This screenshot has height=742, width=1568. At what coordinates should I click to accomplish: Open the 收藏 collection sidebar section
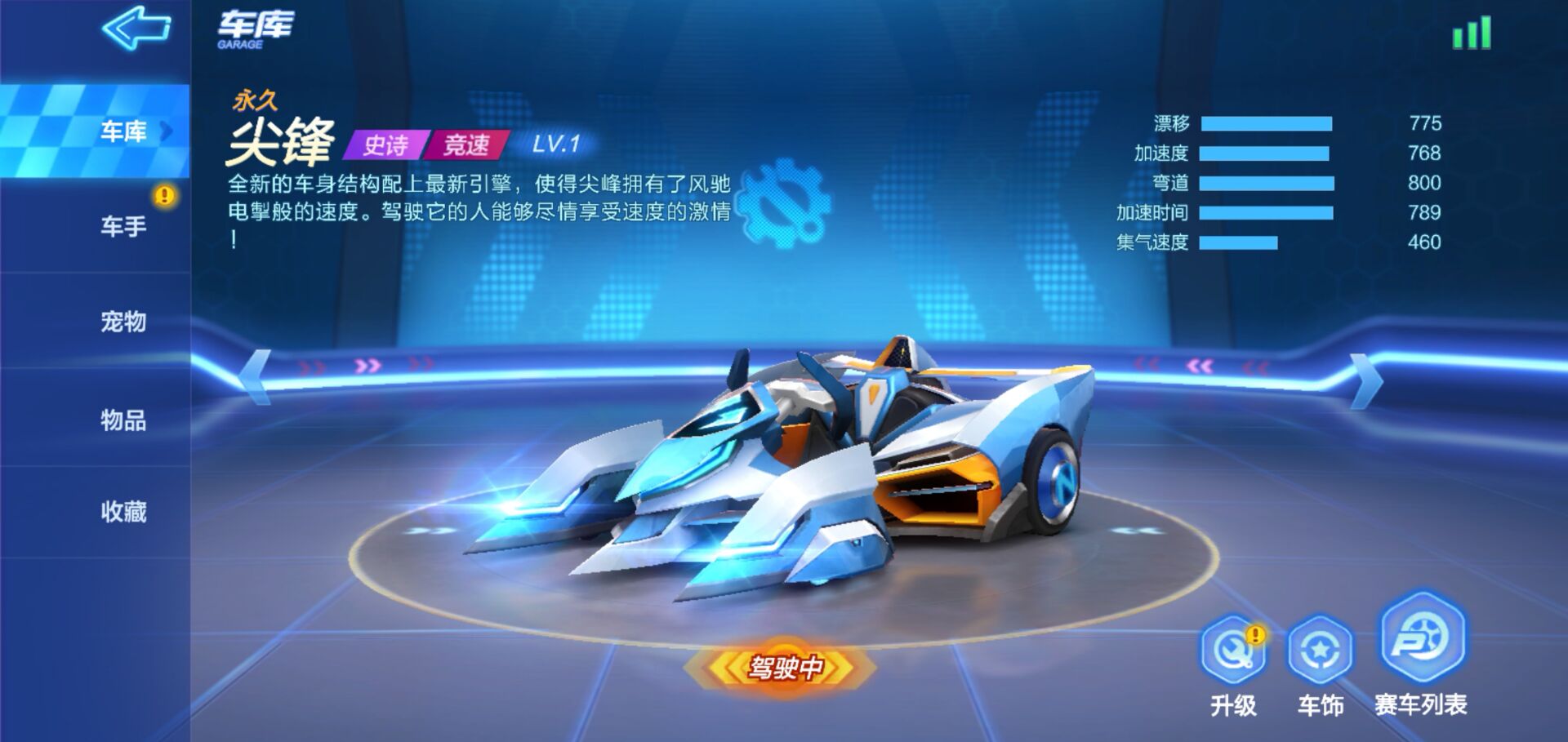click(x=122, y=513)
